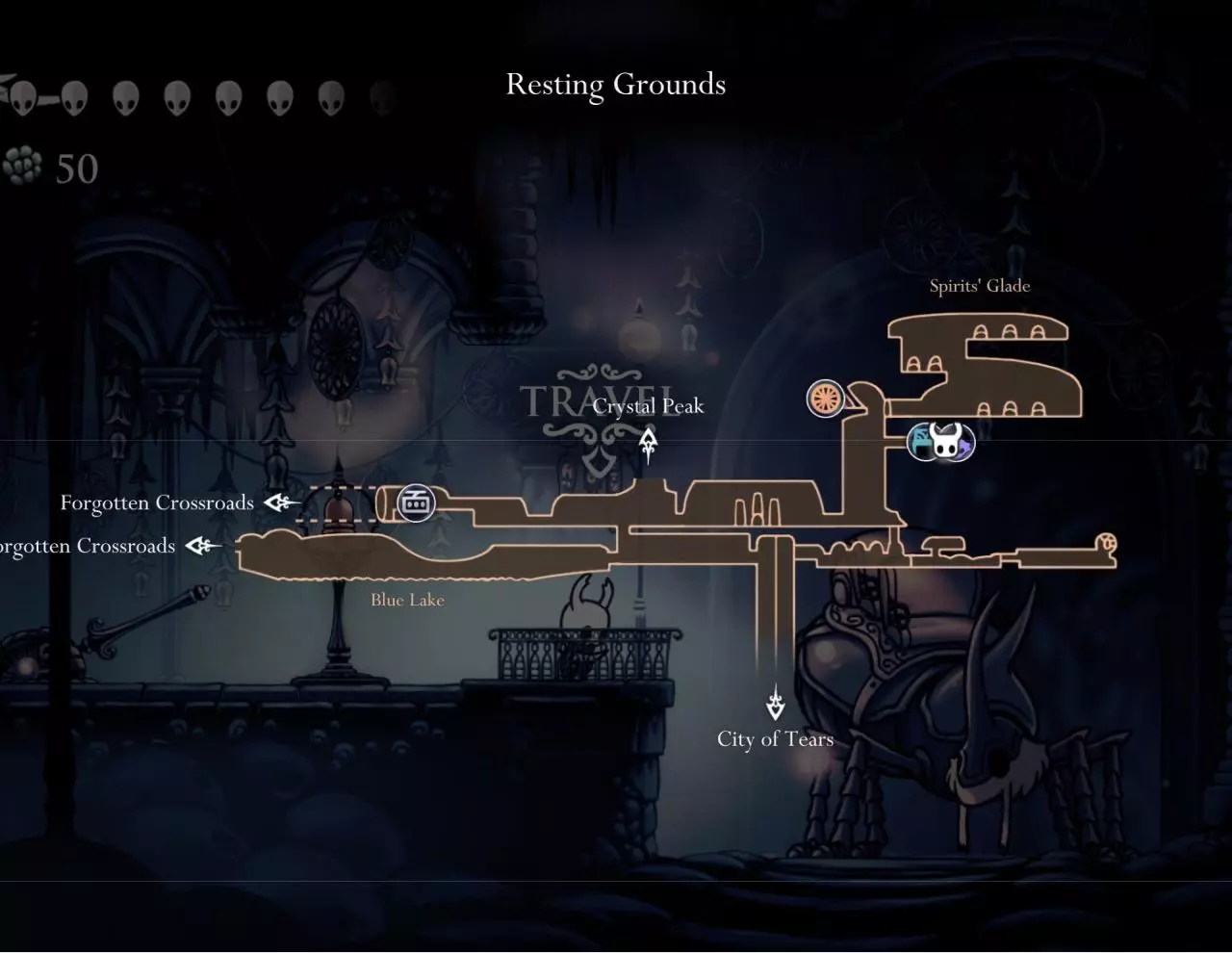
Task: Choose the Crystal Peak exit arrow
Action: click(x=649, y=443)
